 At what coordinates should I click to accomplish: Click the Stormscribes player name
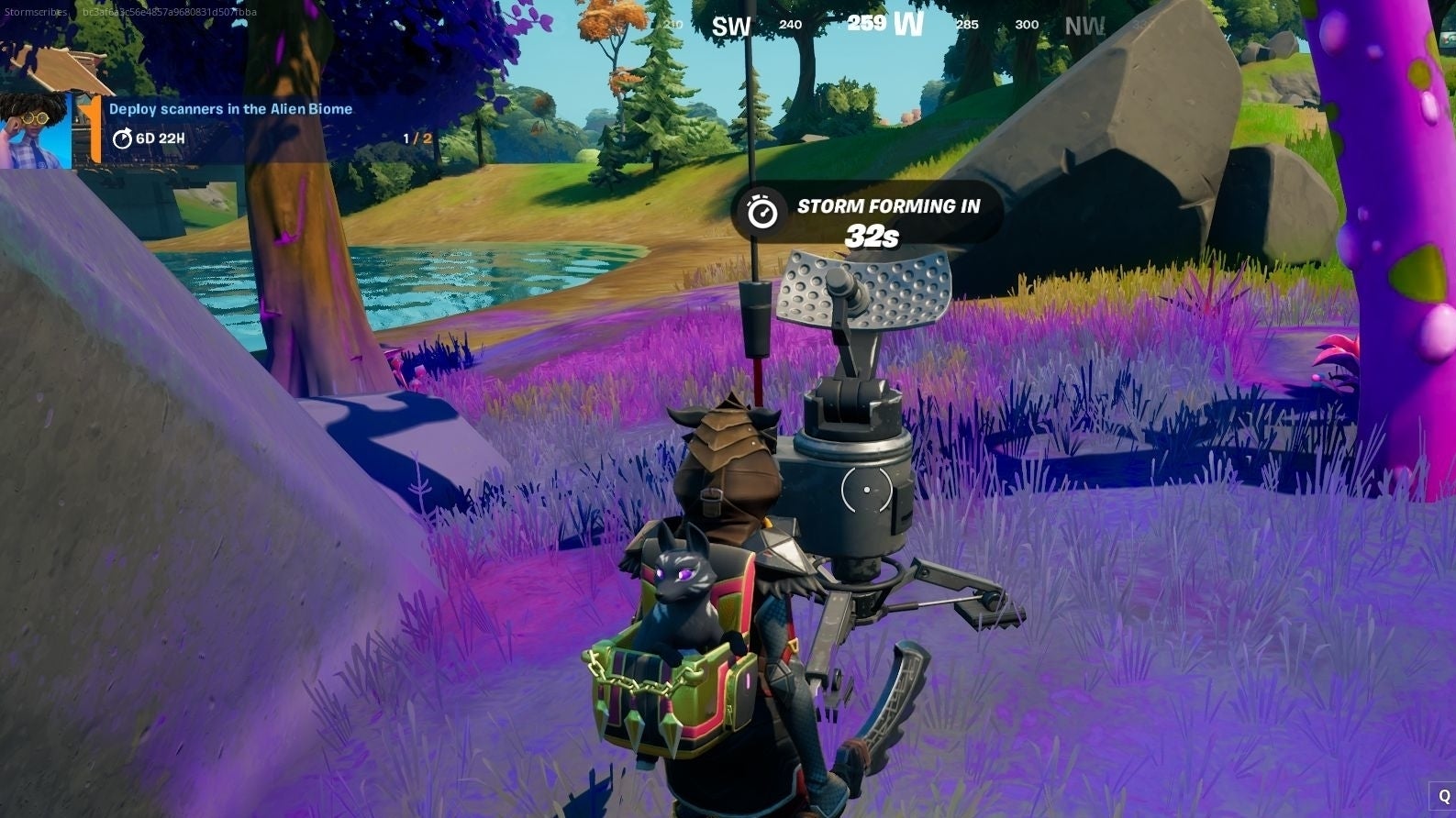point(33,13)
